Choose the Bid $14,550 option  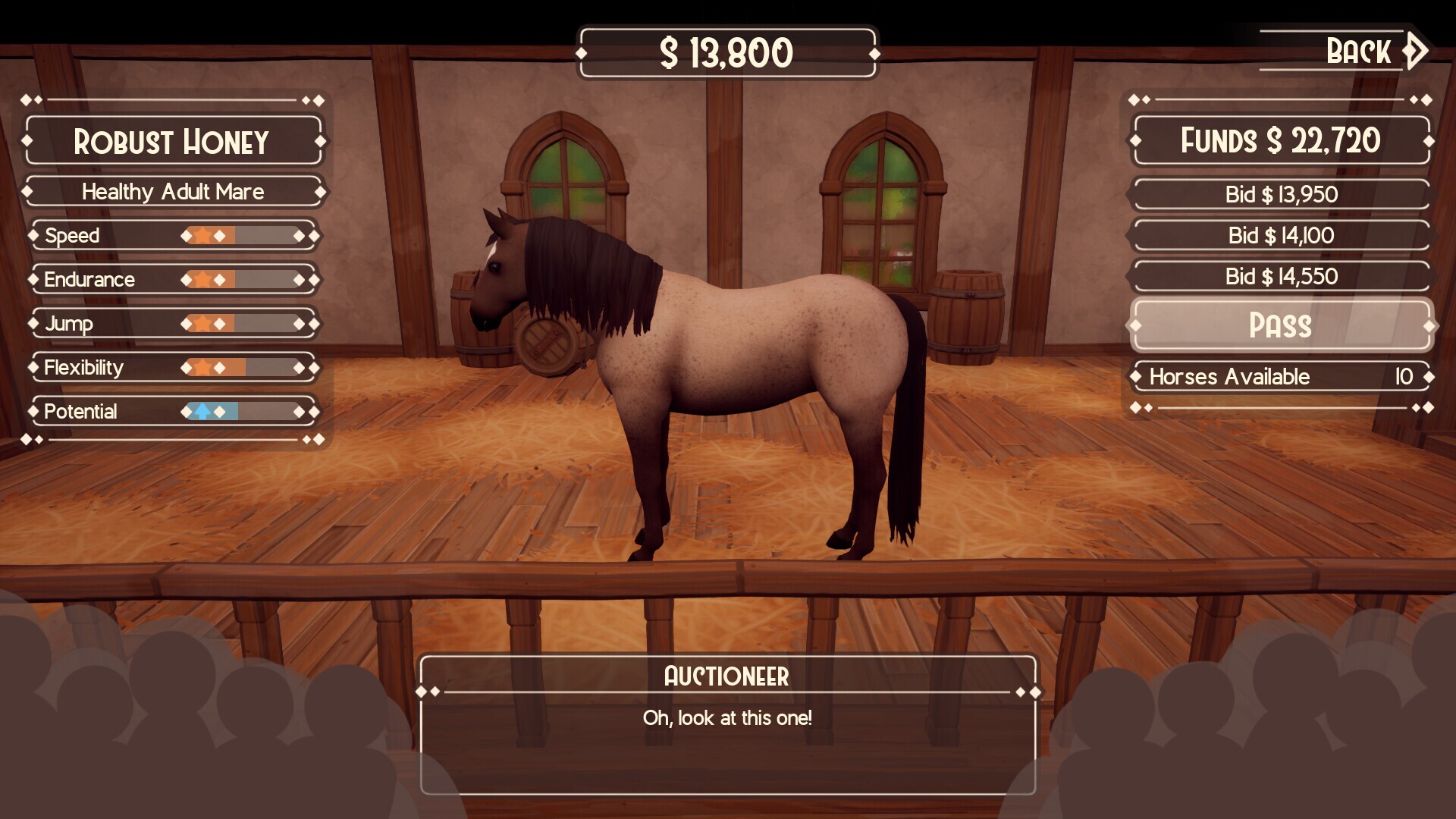click(1280, 276)
